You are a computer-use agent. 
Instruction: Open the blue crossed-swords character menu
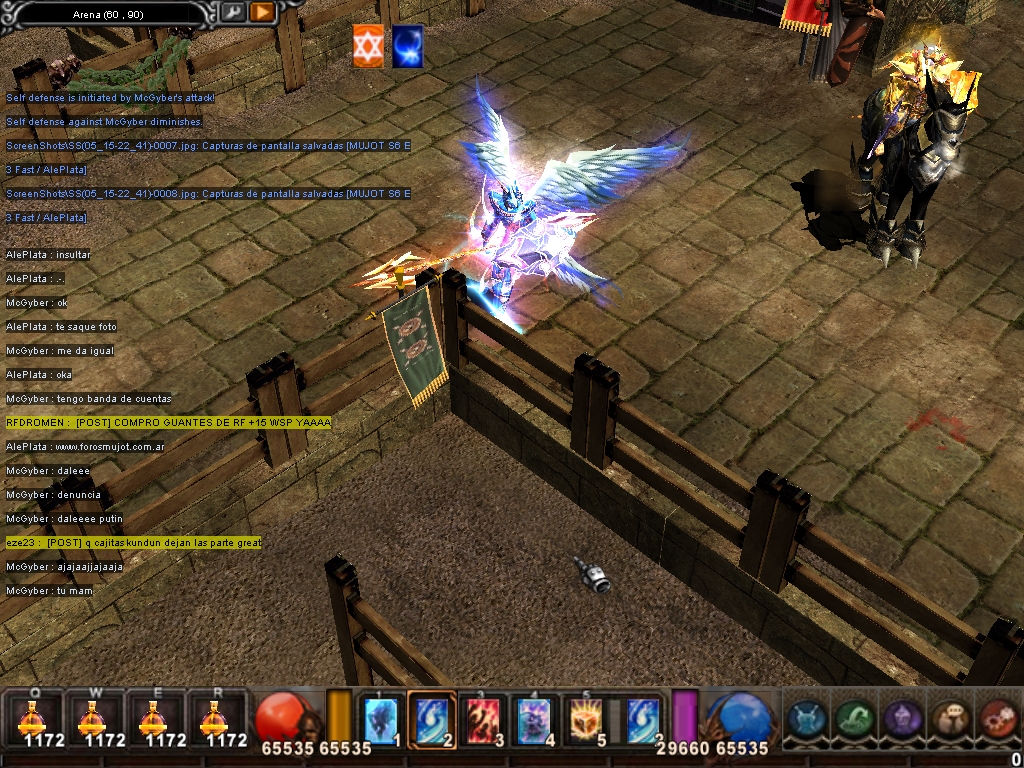click(807, 718)
